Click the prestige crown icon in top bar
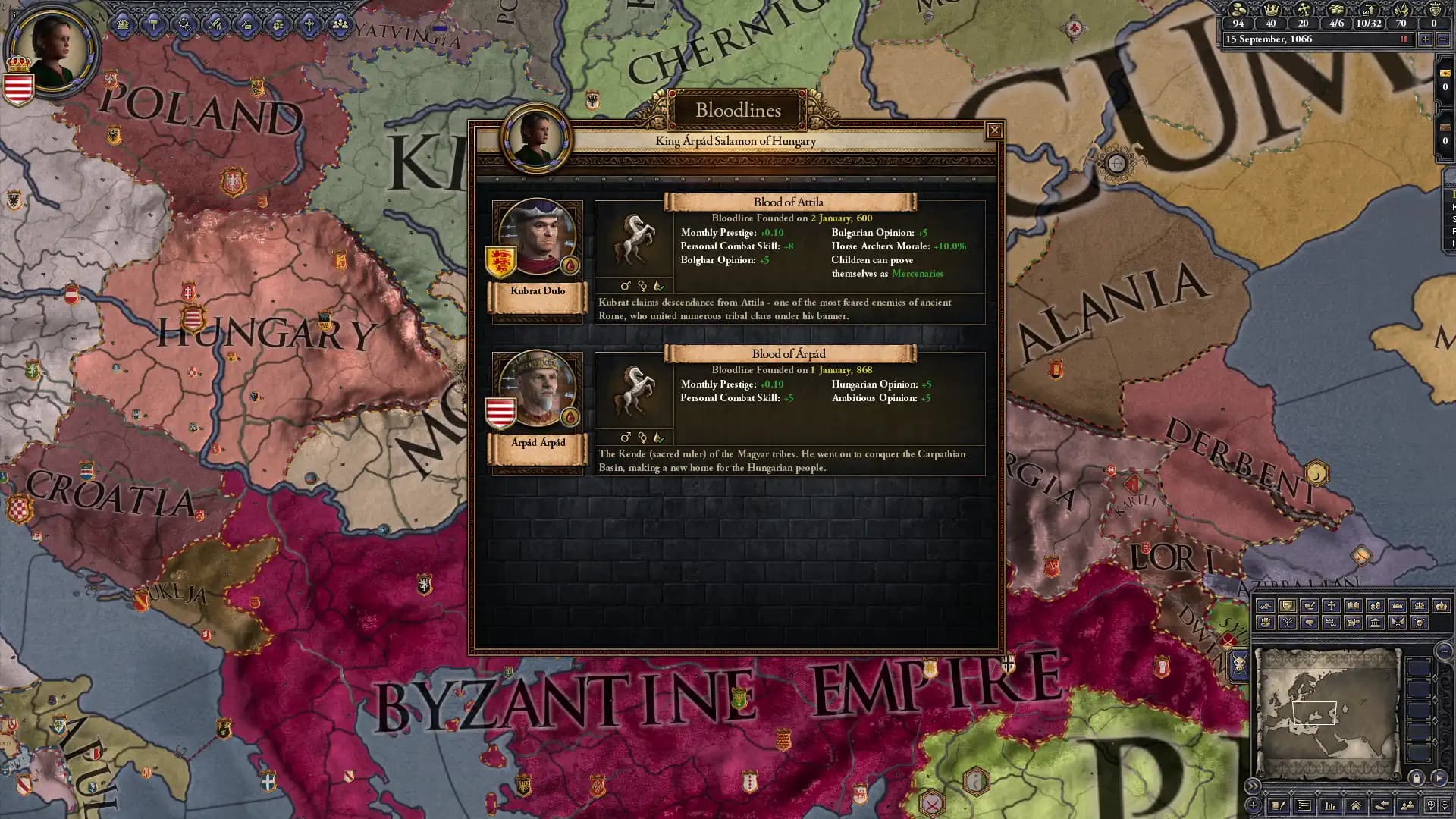Viewport: 1456px width, 819px height. click(1272, 10)
